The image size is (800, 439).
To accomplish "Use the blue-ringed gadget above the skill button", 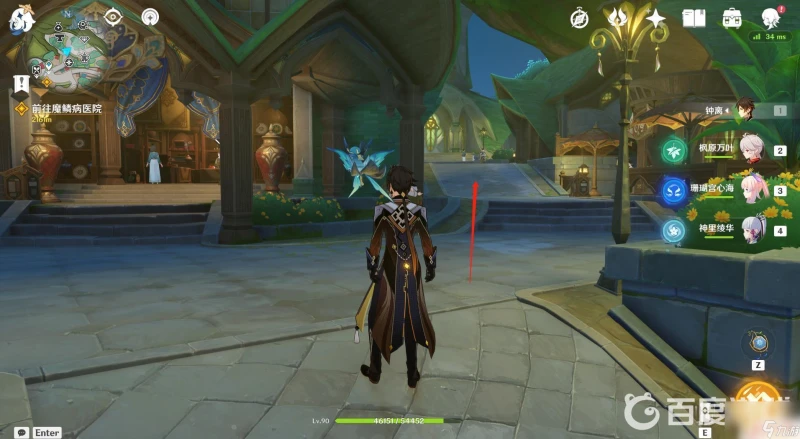I will pyautogui.click(x=759, y=342).
